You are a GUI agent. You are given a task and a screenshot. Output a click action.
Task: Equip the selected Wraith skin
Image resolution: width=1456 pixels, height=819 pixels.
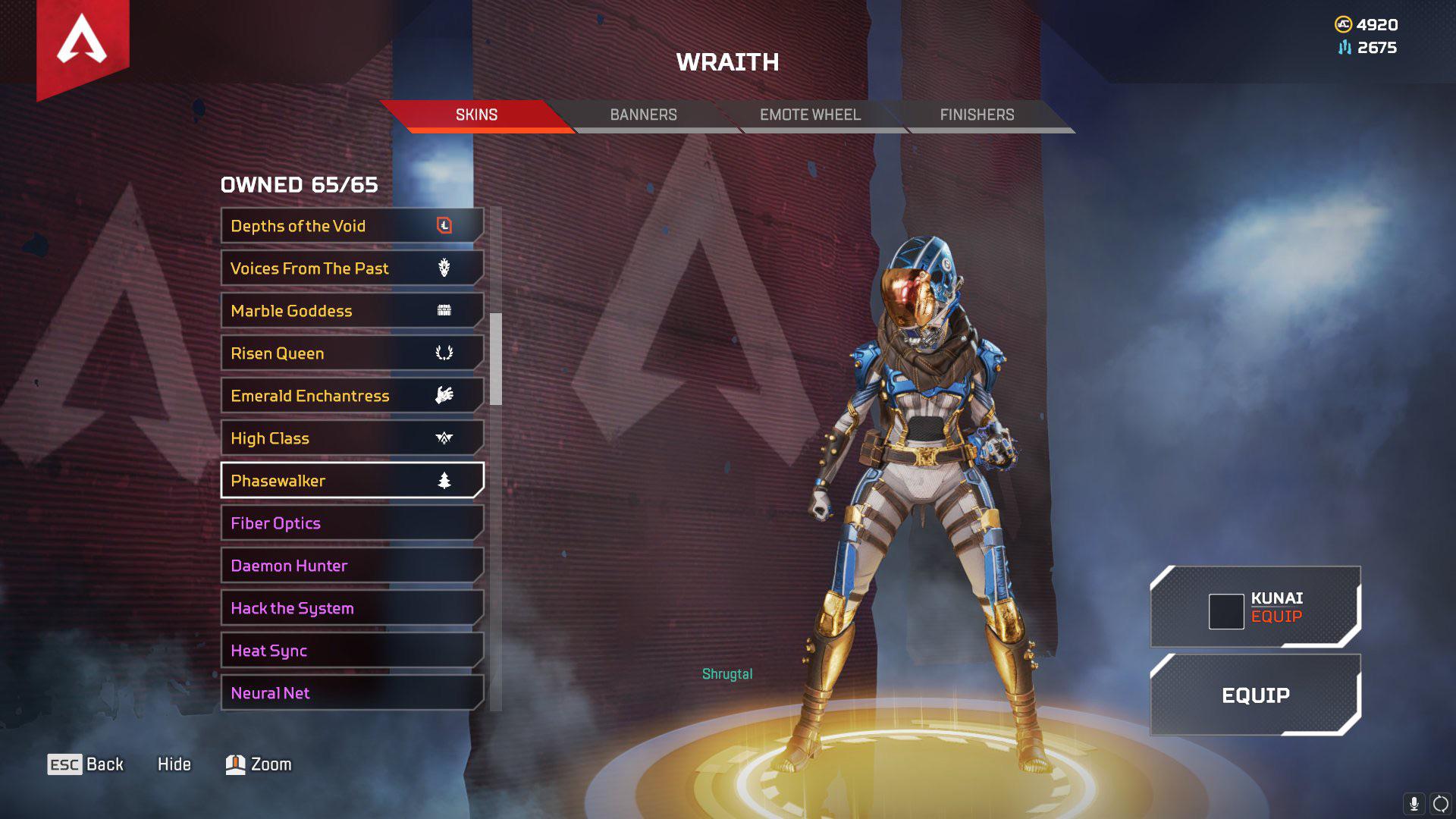coord(1255,695)
